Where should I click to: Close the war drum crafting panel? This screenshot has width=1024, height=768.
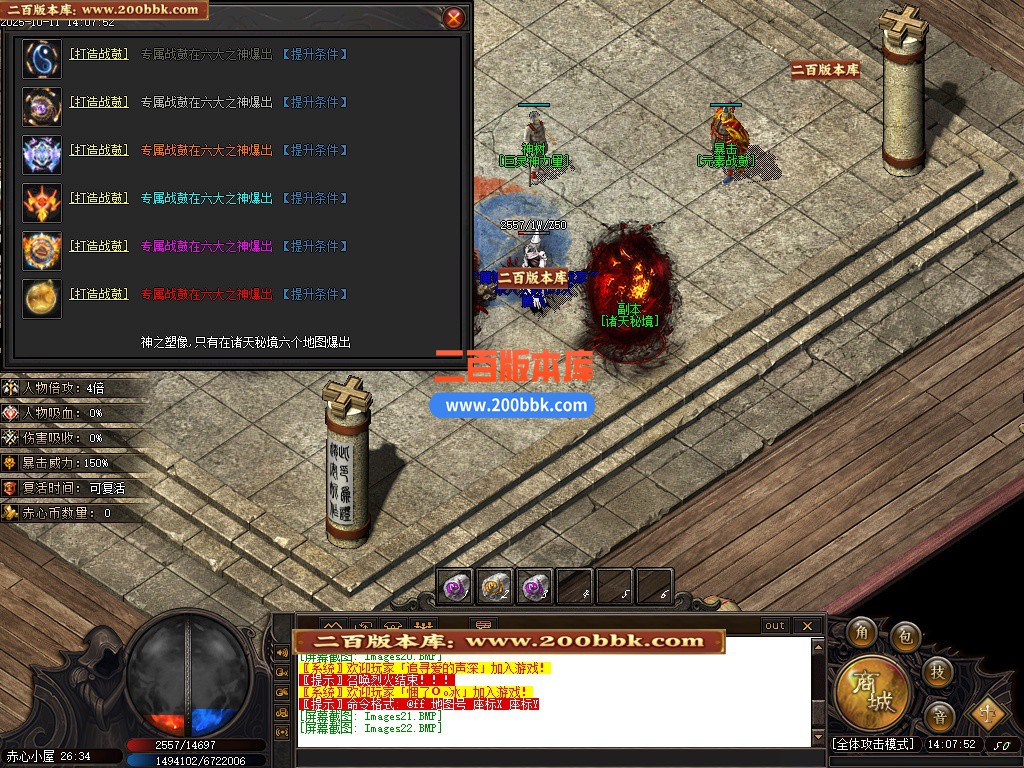454,18
